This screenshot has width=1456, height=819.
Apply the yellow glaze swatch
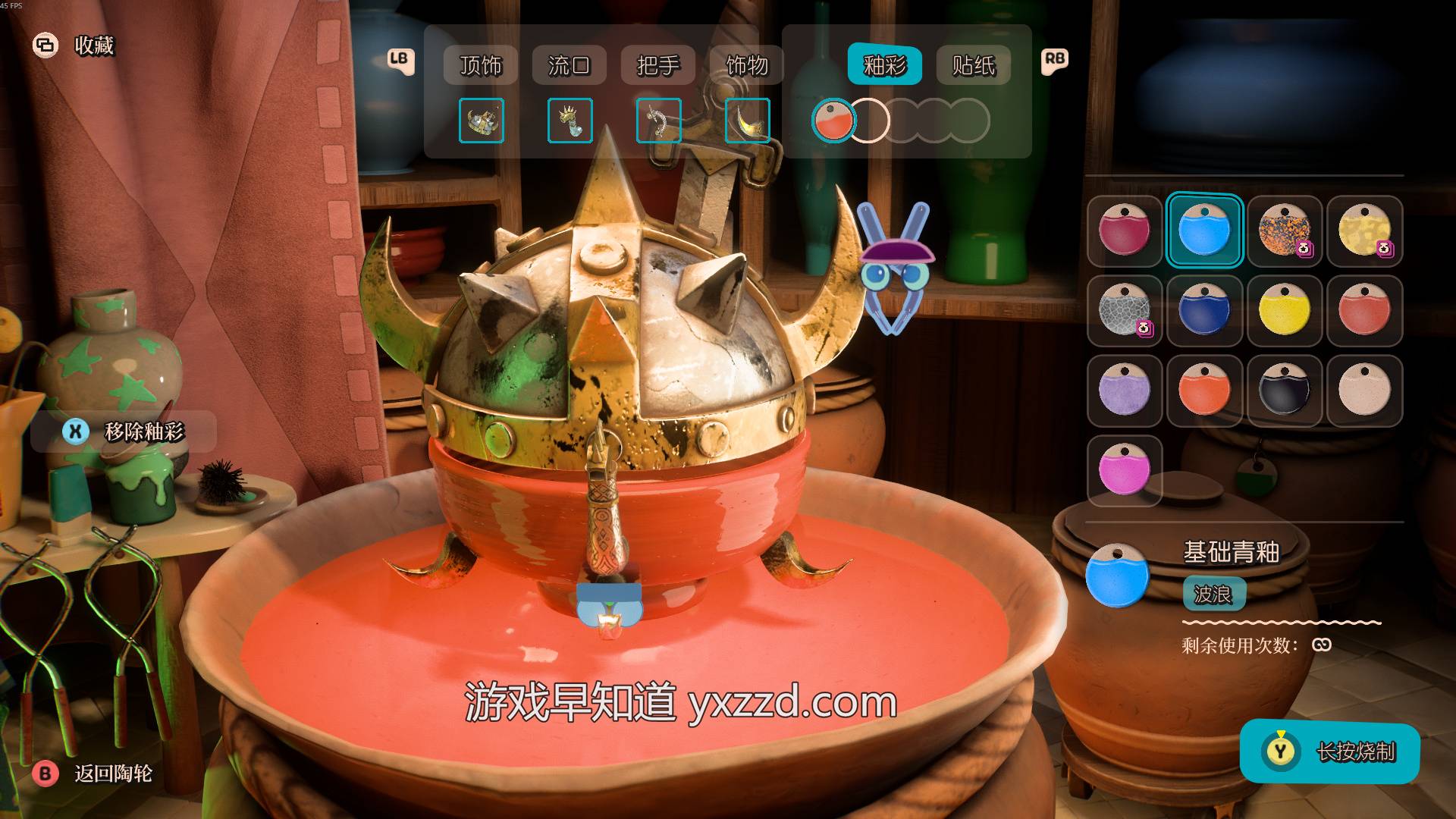pyautogui.click(x=1284, y=311)
